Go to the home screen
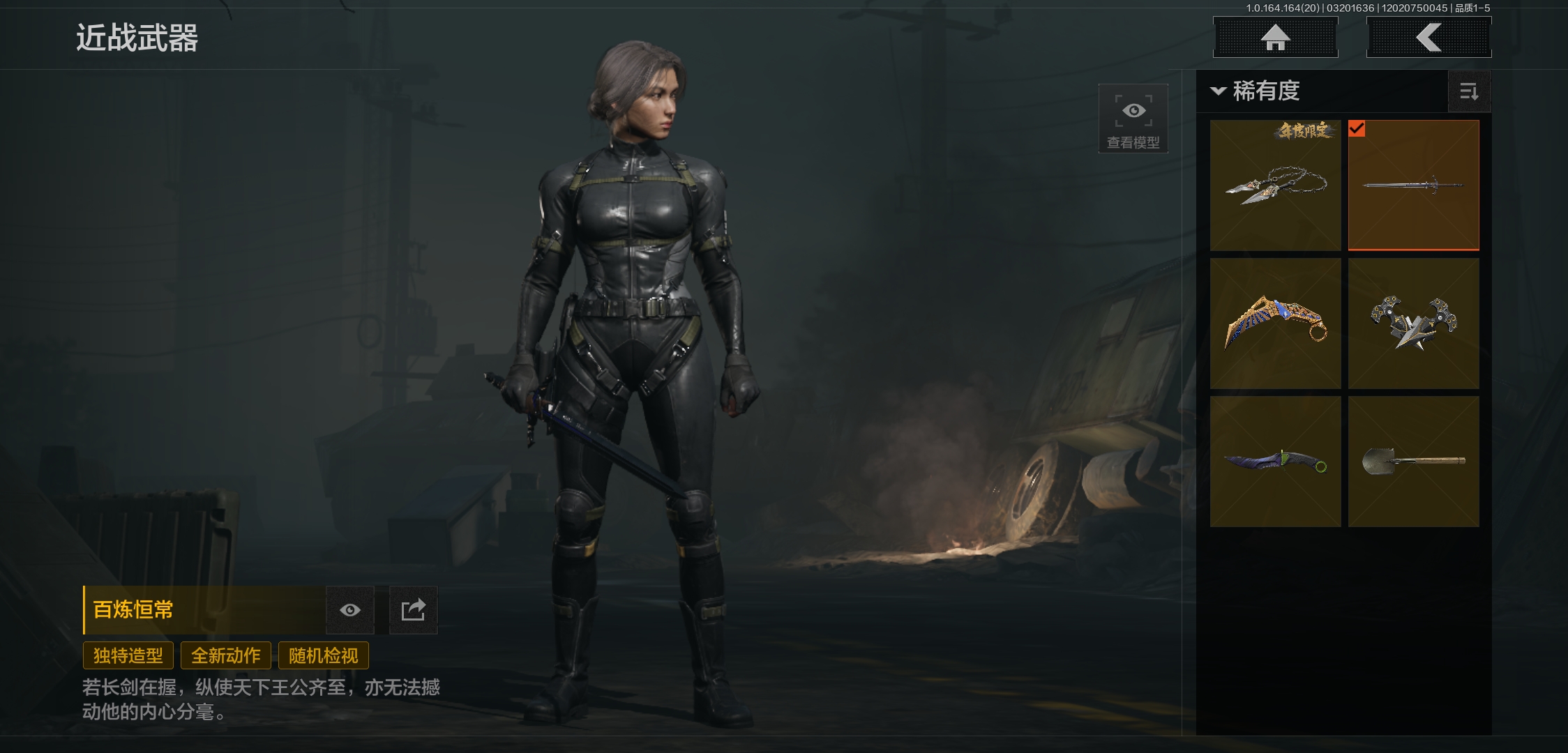Viewport: 1568px width, 753px height. (1275, 38)
